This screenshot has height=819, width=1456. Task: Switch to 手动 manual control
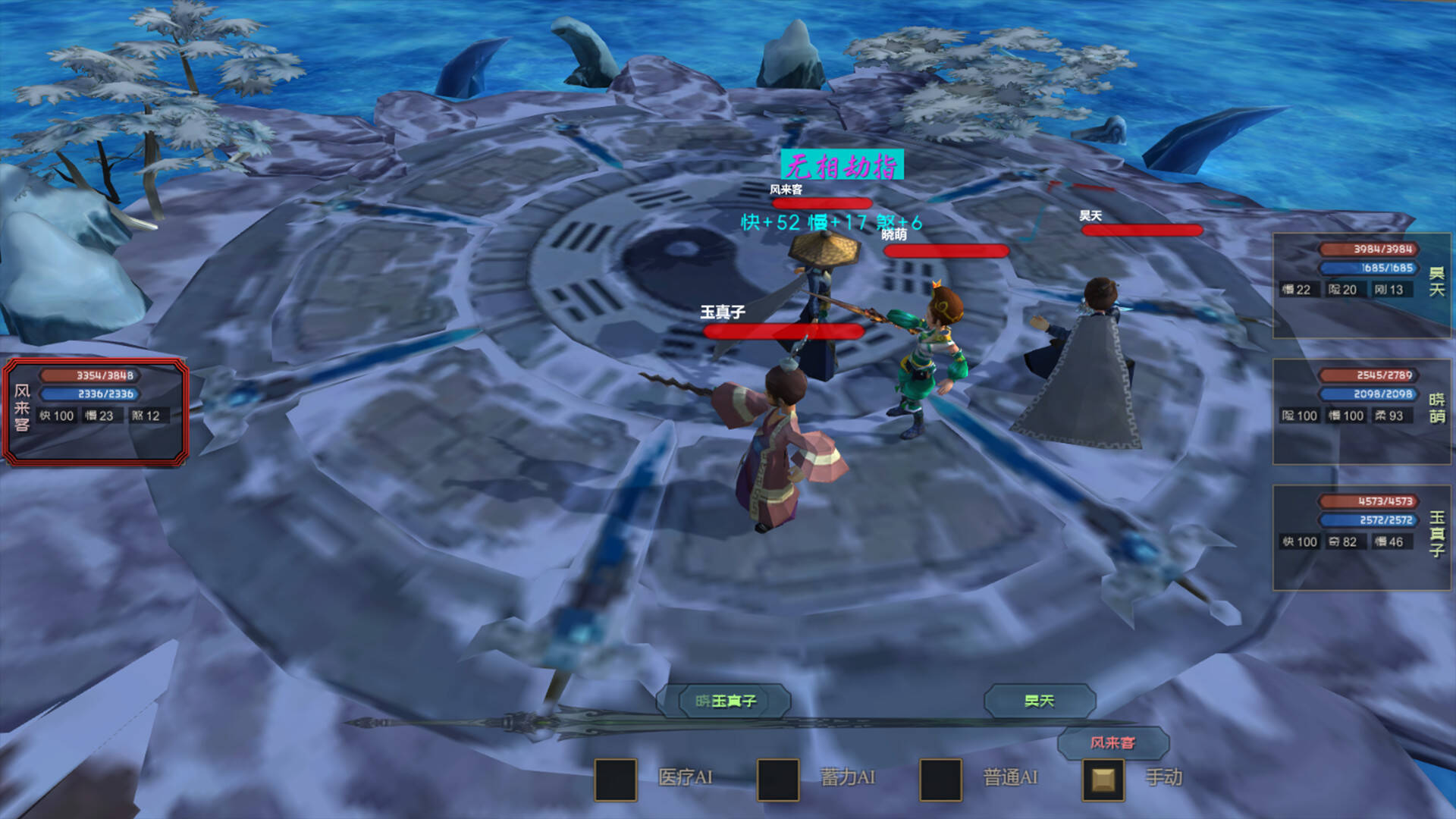click(x=1103, y=779)
